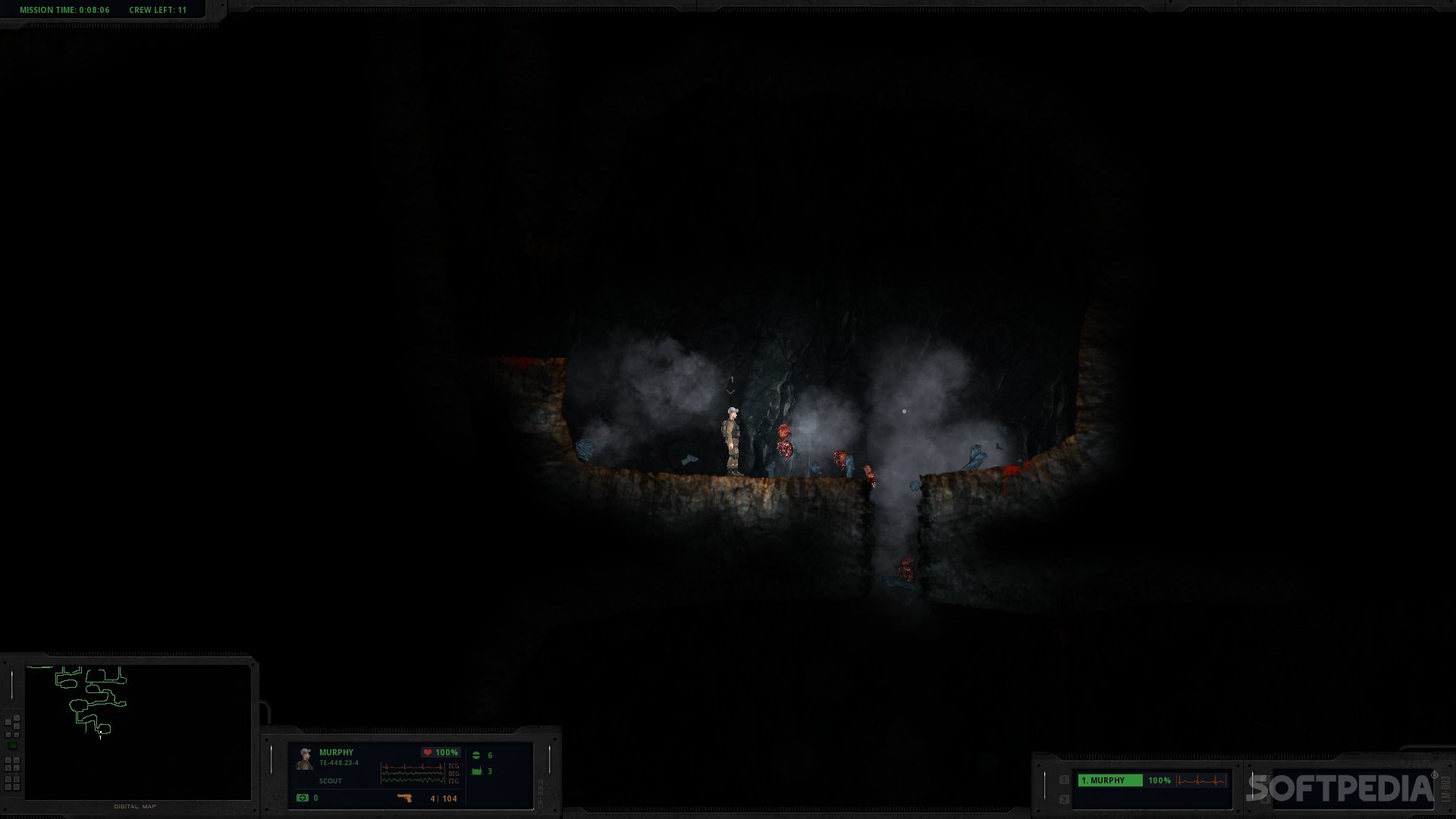Toggle the green power button on the map device
Viewport: 1456px width, 819px height.
coord(12,745)
